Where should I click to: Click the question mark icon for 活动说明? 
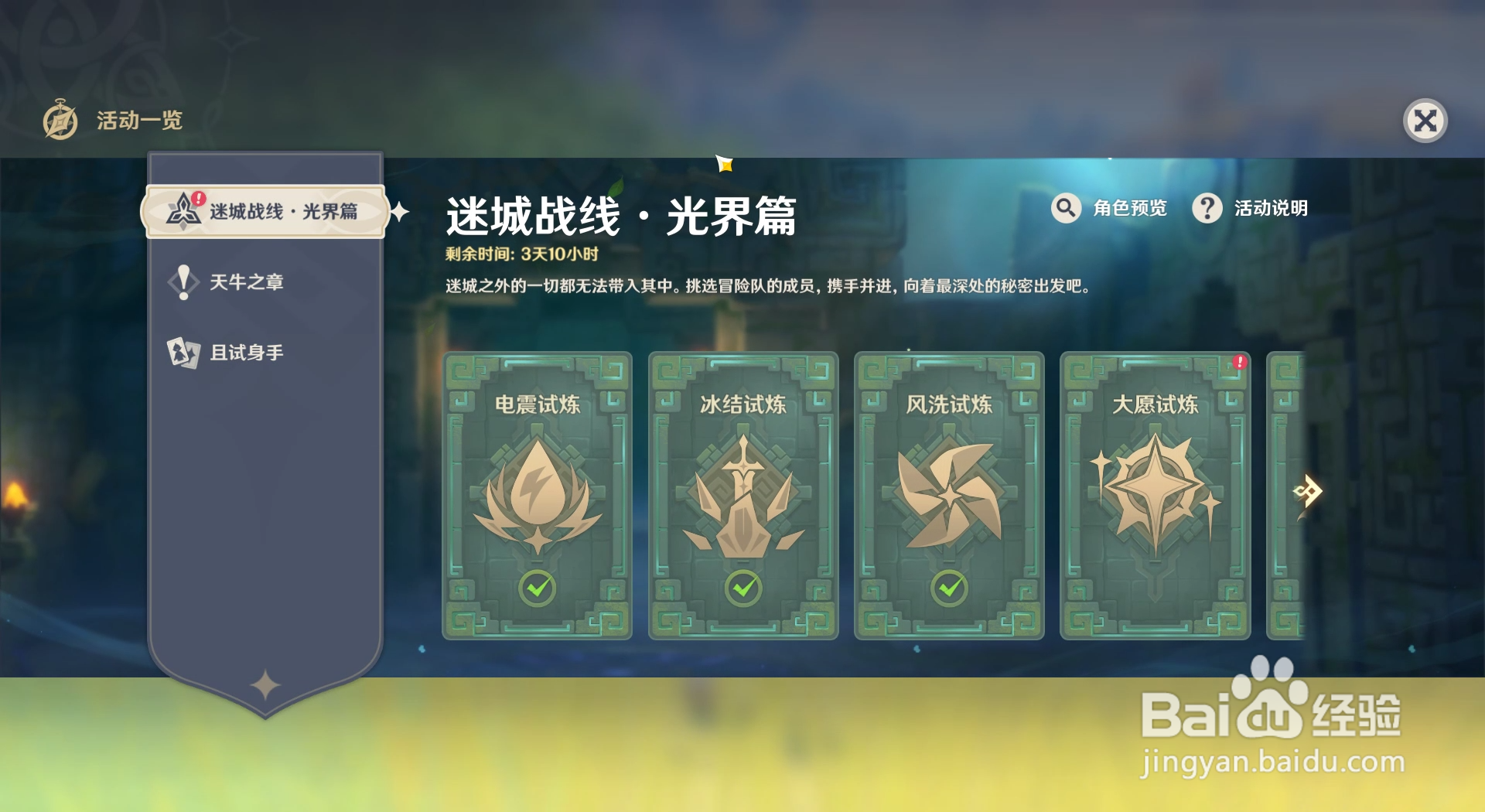click(1208, 207)
